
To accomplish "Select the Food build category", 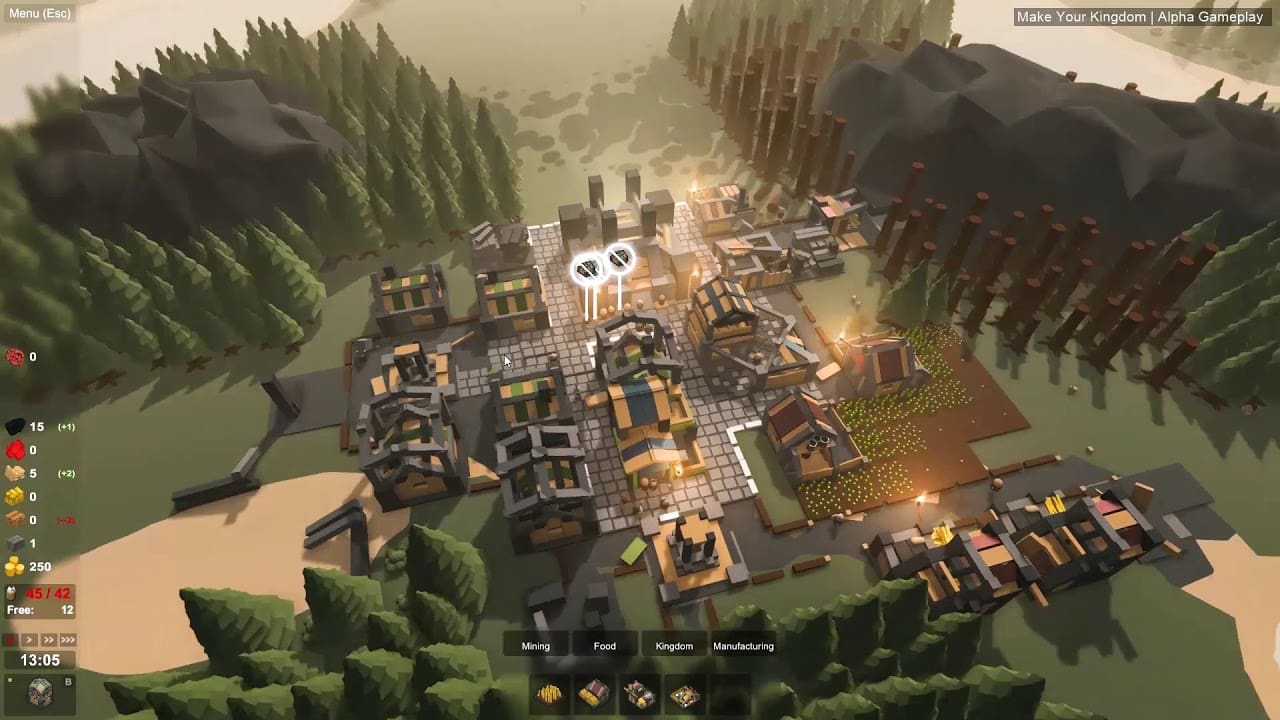I will point(605,646).
